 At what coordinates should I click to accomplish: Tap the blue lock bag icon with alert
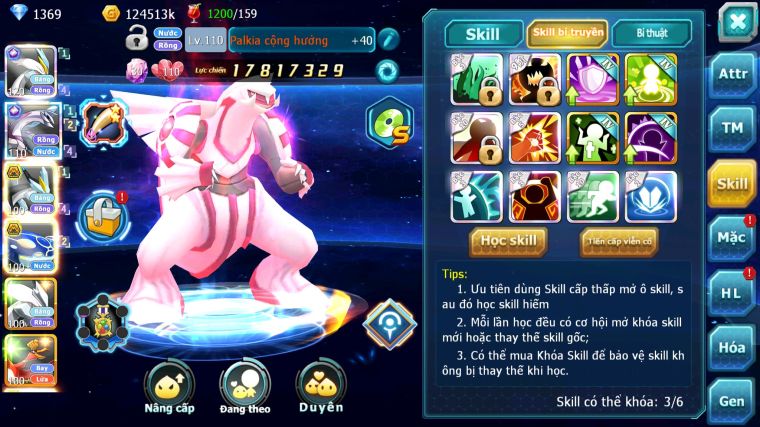[102, 213]
